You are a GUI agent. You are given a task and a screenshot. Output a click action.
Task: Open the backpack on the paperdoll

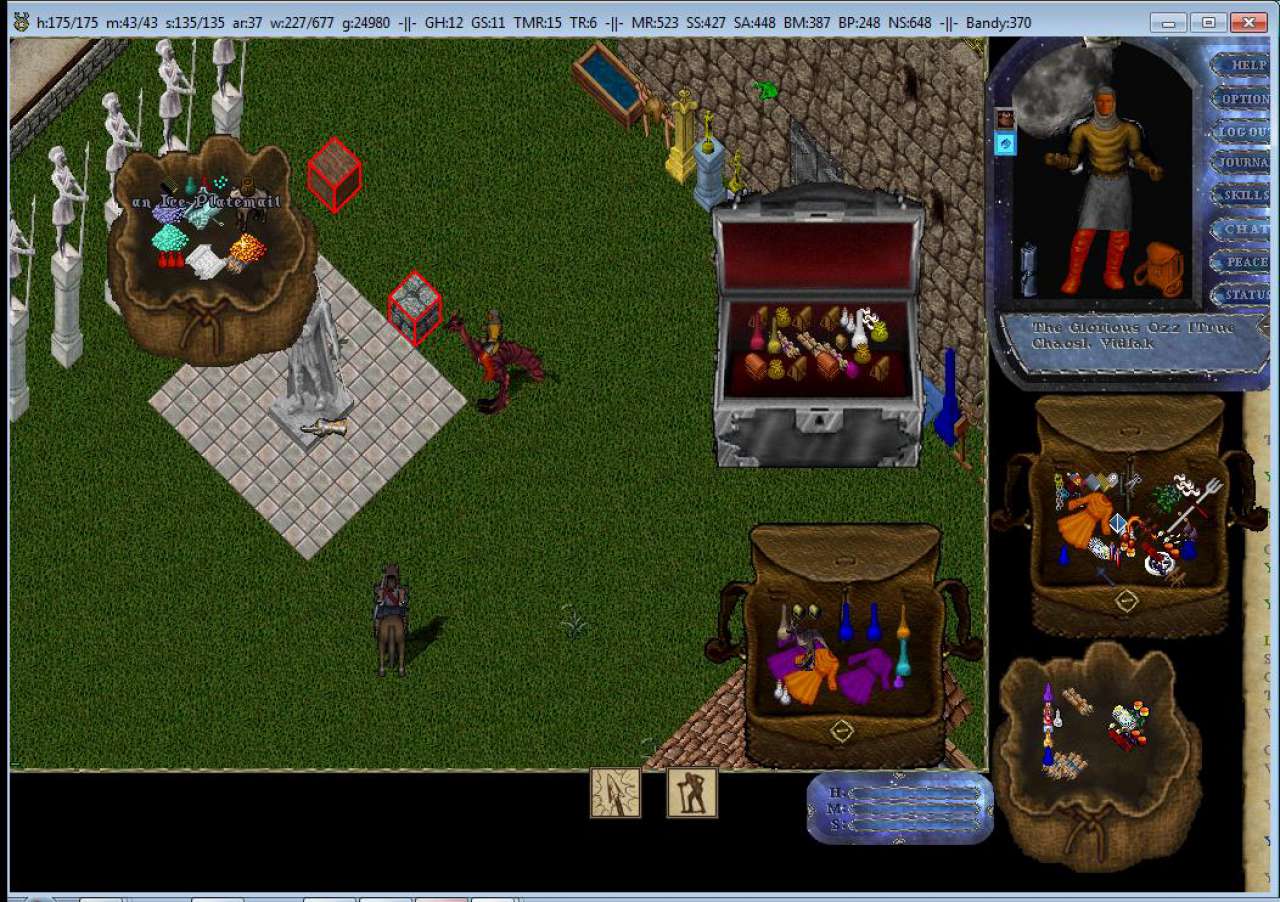[x=1158, y=268]
